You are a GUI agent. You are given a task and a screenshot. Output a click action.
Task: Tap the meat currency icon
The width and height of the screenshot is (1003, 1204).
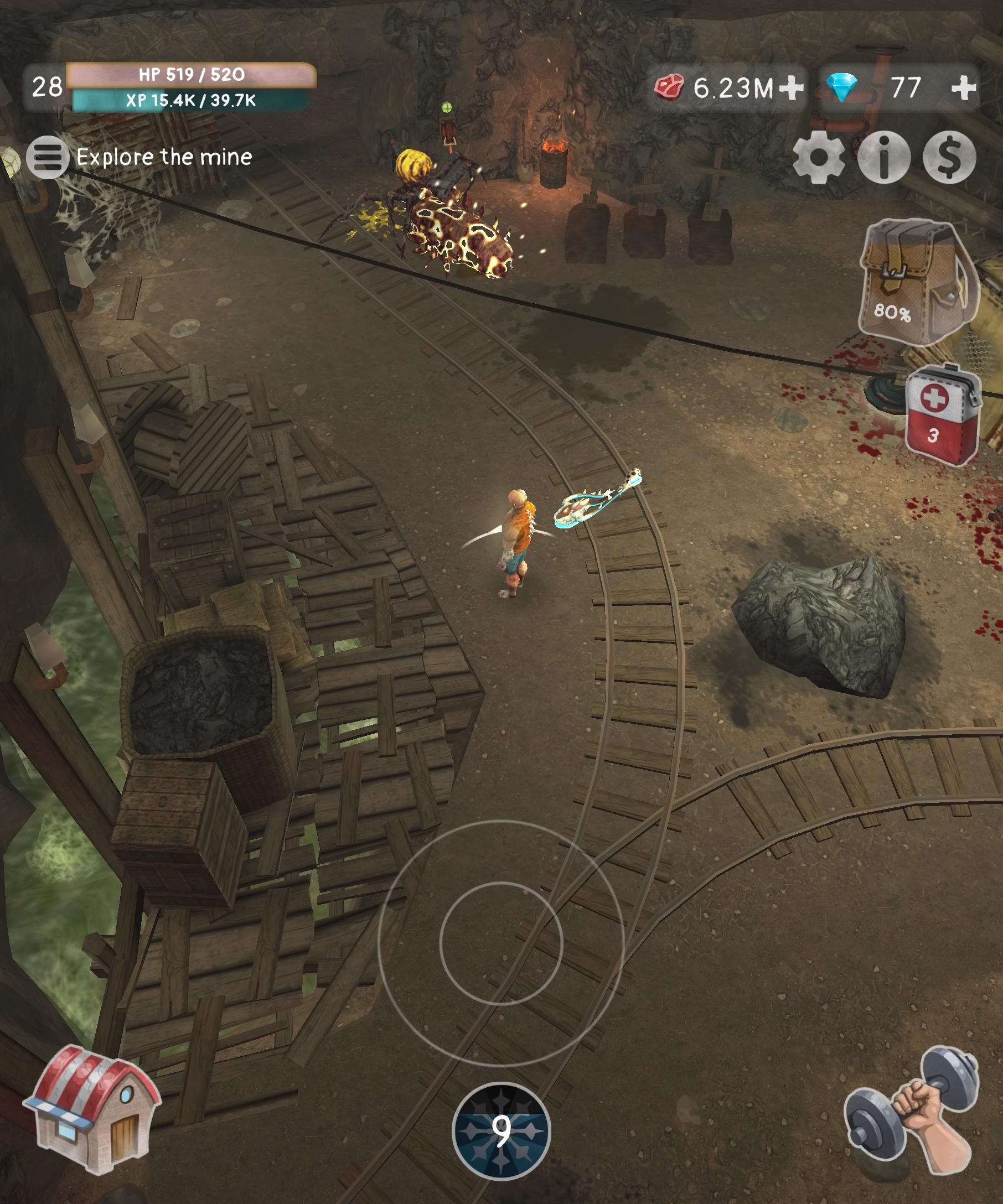point(670,86)
